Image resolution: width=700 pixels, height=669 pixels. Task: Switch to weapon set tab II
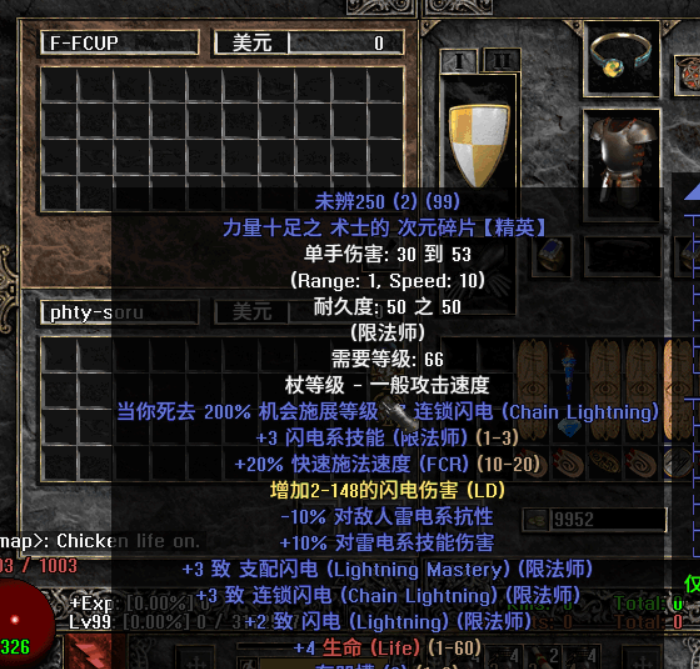click(501, 60)
